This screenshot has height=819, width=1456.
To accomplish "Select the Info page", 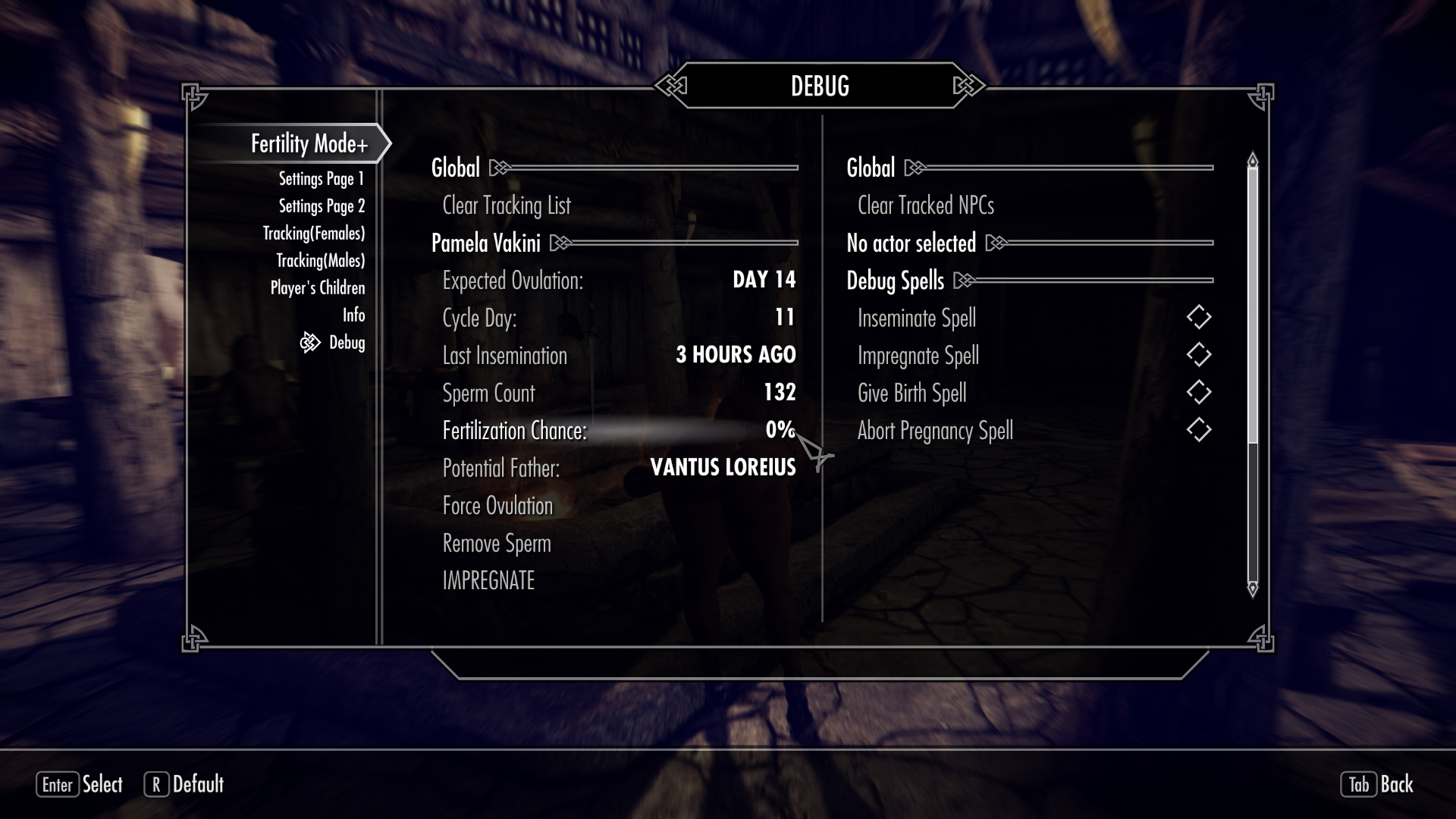I will pyautogui.click(x=353, y=315).
